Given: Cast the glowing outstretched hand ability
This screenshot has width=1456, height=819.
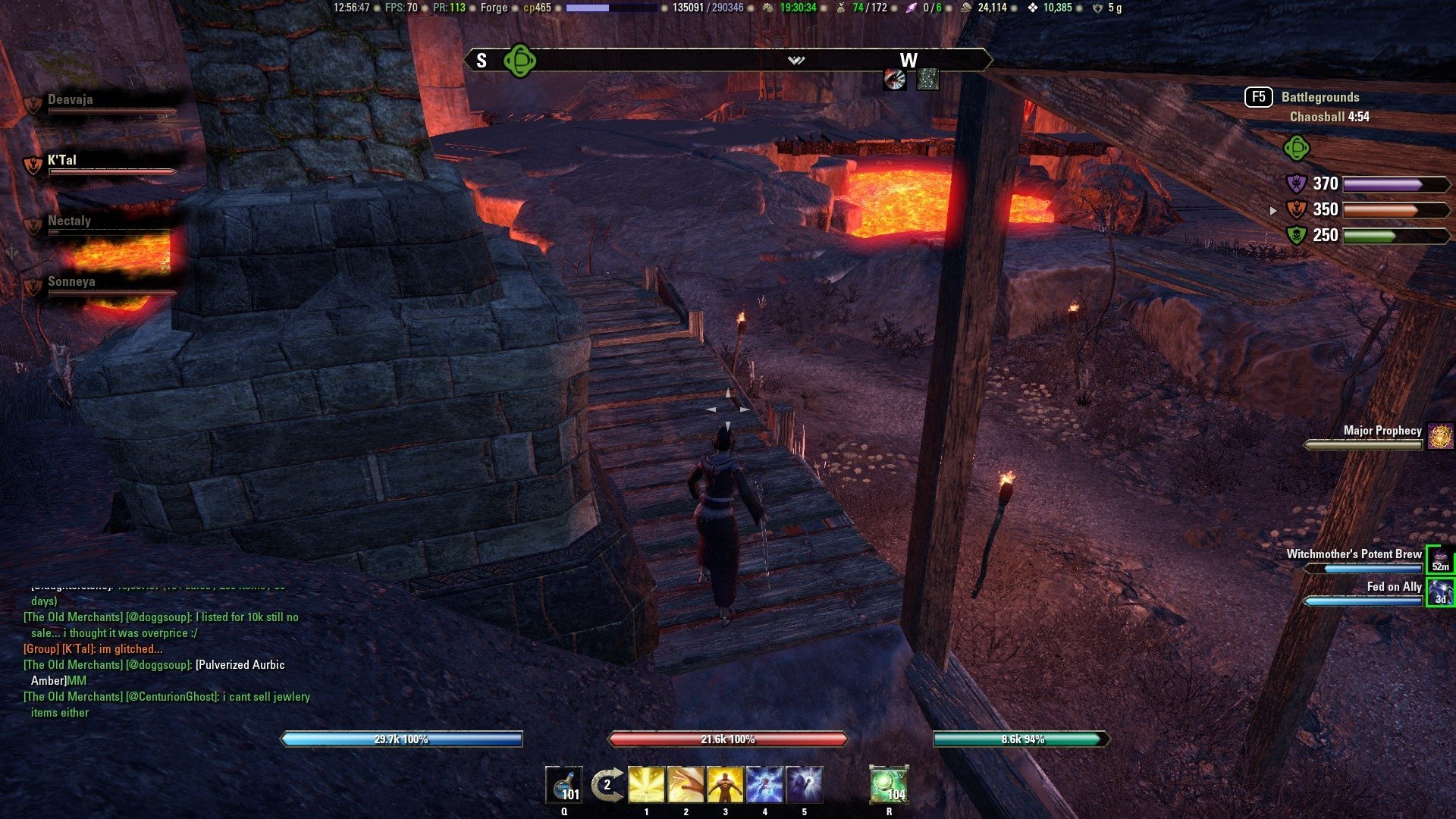Looking at the screenshot, I should (x=686, y=785).
